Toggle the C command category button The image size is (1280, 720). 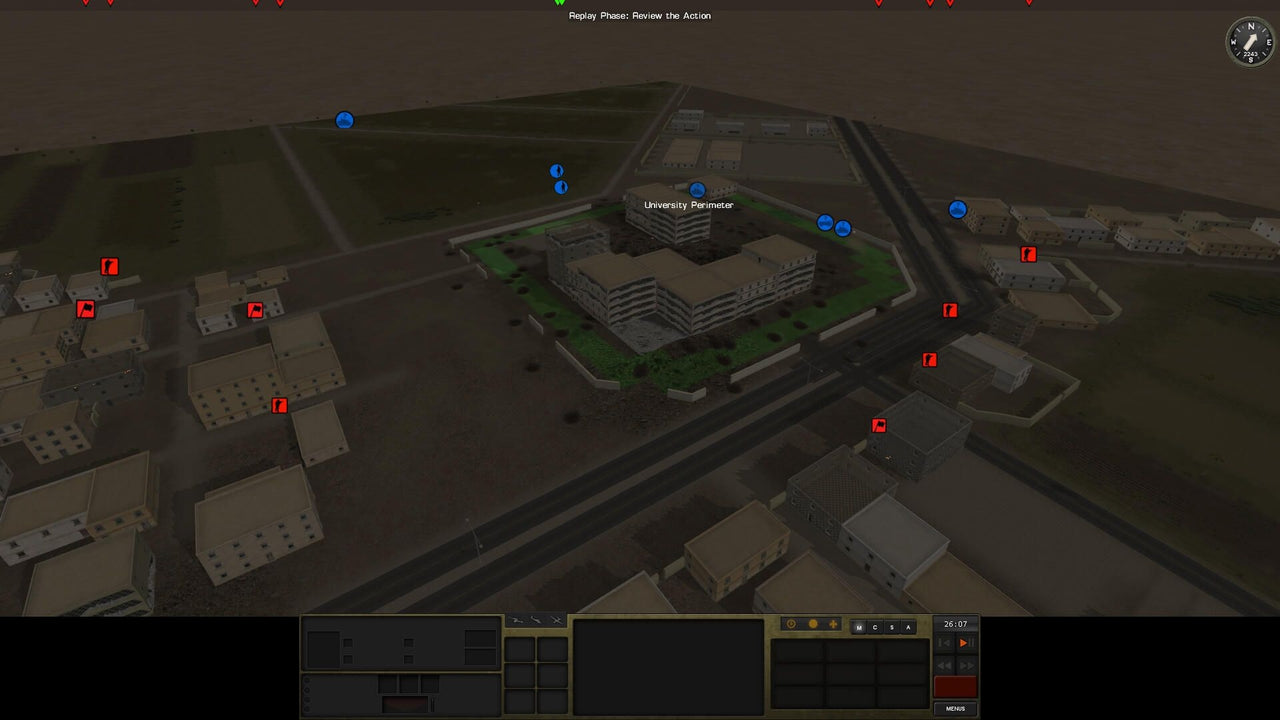(875, 627)
